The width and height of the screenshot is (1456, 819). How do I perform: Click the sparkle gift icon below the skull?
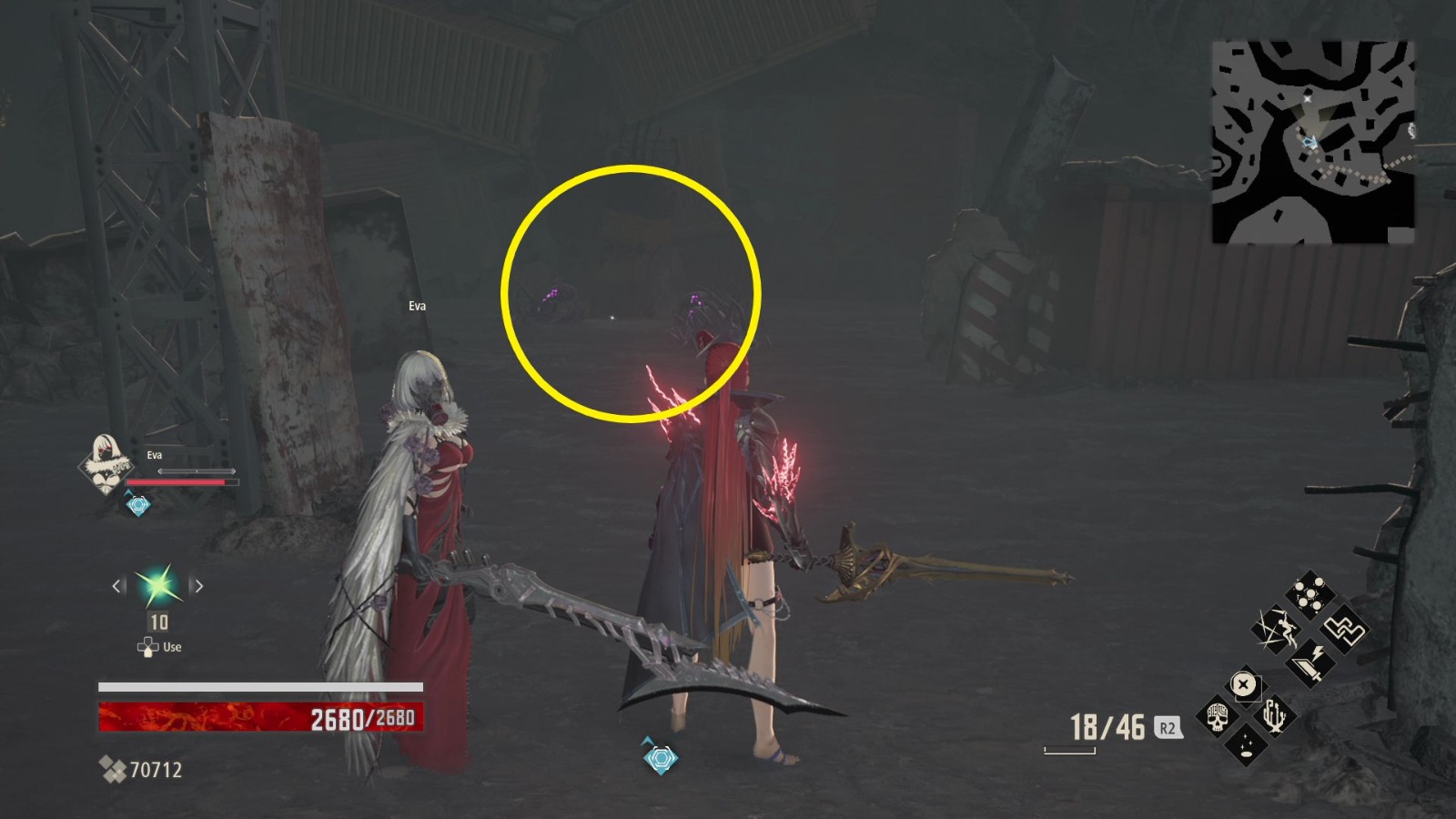point(1245,746)
